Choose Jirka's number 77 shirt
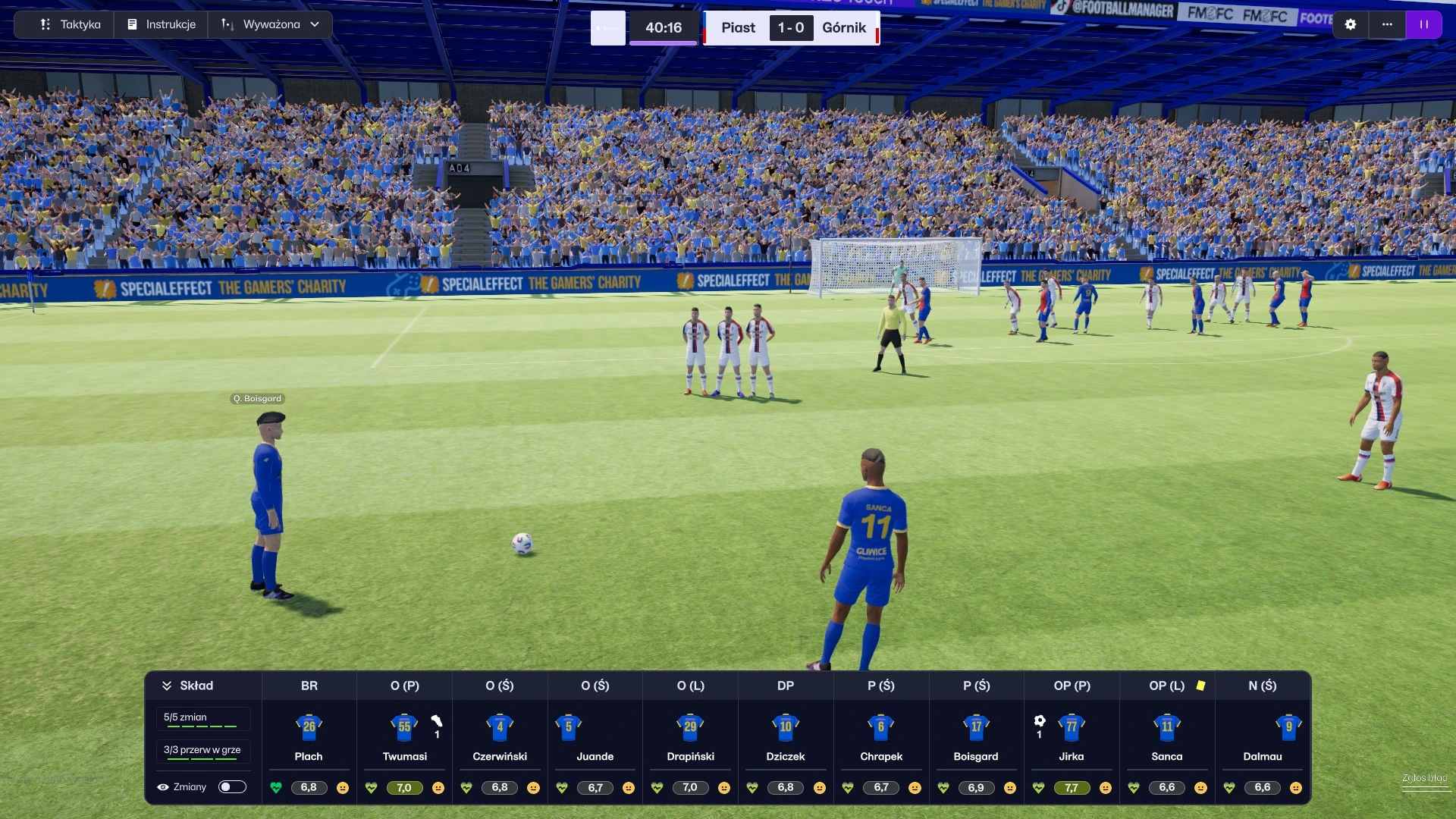Viewport: 1456px width, 819px height. coord(1072,726)
